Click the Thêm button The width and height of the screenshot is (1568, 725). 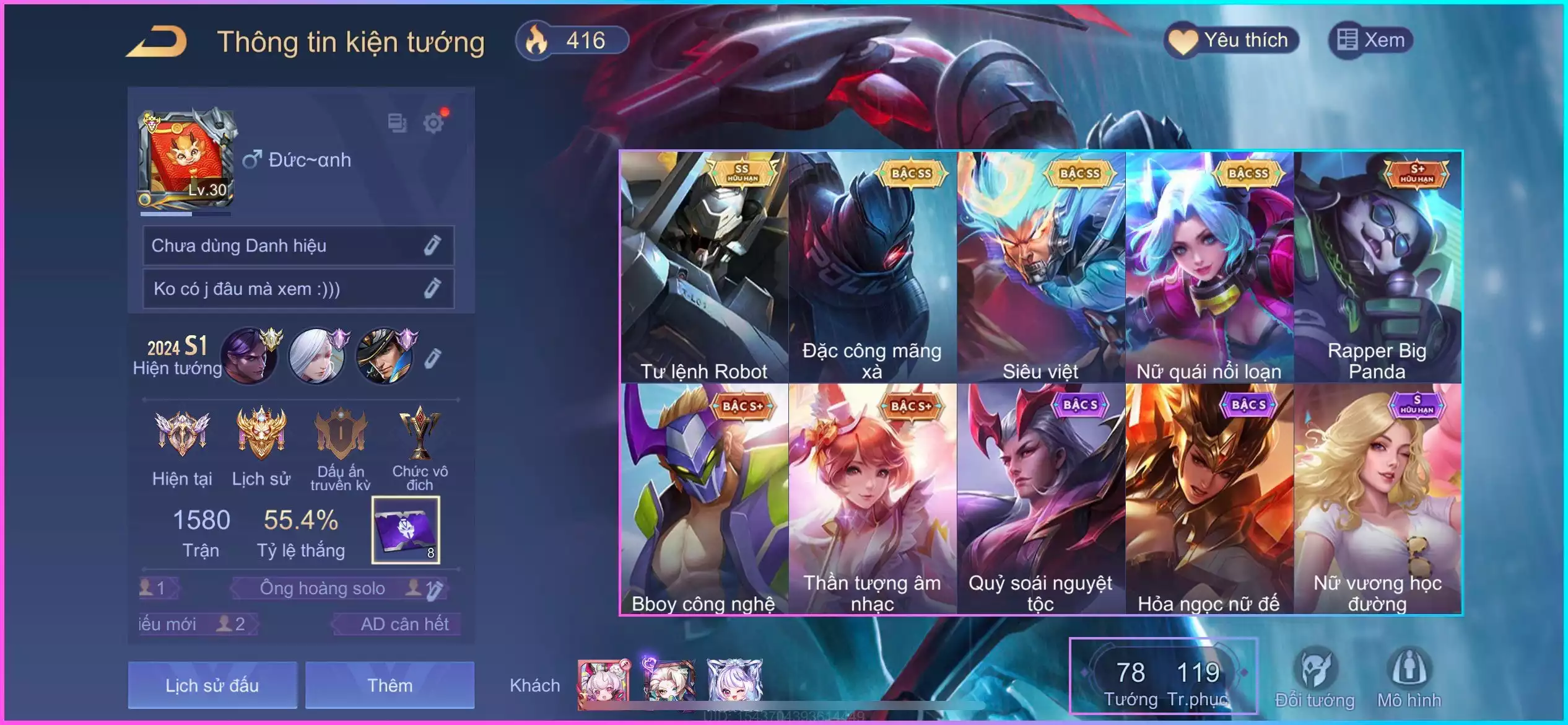coord(390,685)
